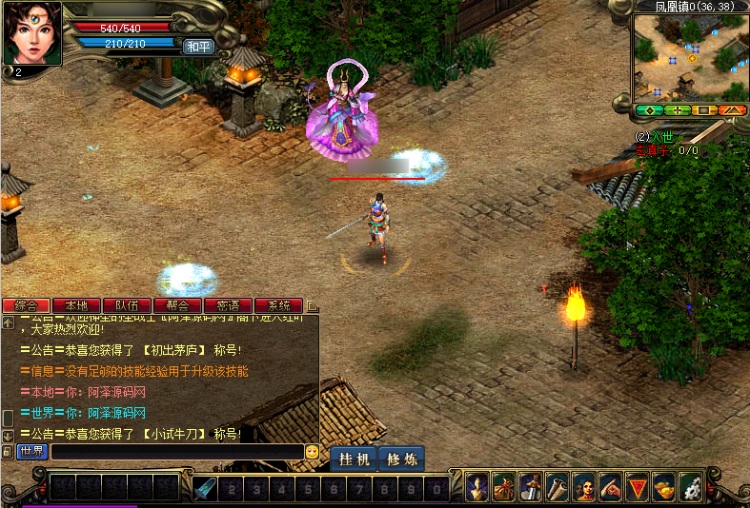750x508 pixels.
Task: Open the 系统 system messages tab
Action: click(x=279, y=305)
